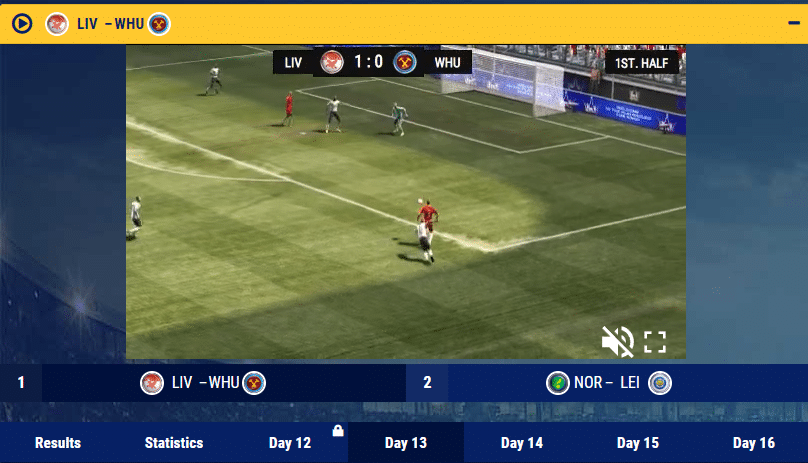Switch to Day 13 tab

pyautogui.click(x=406, y=443)
